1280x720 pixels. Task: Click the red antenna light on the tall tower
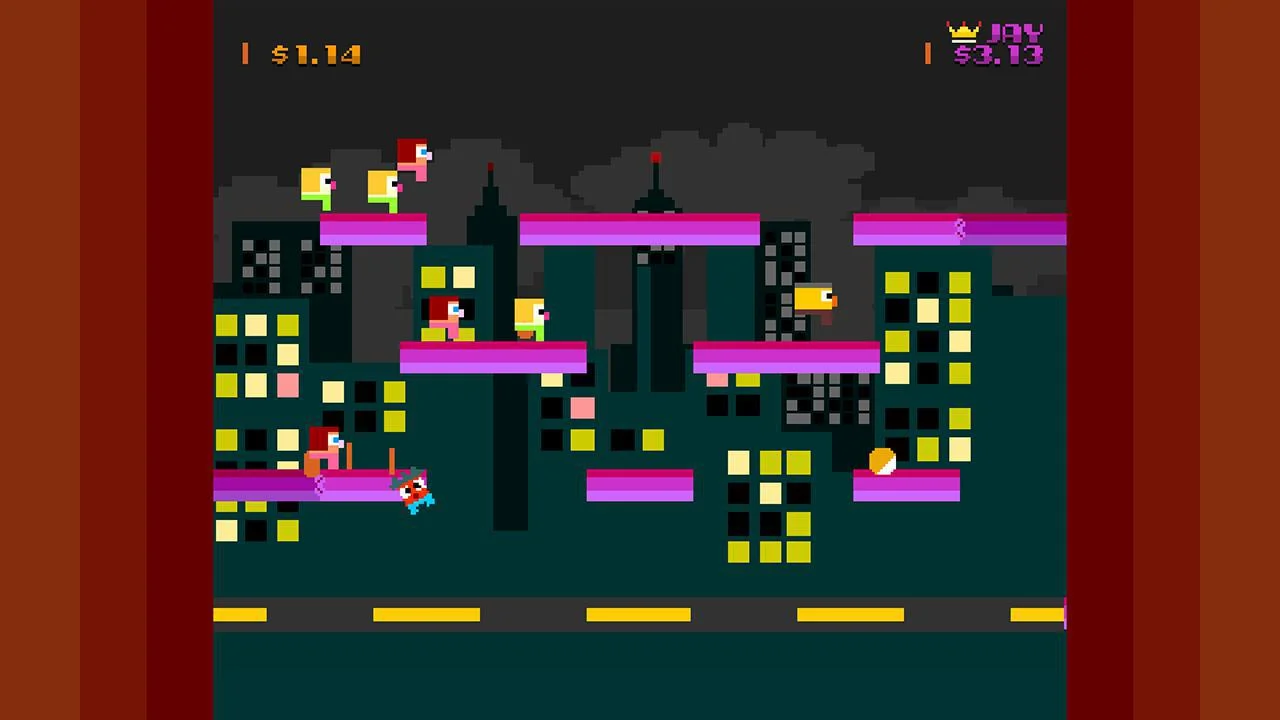[655, 157]
